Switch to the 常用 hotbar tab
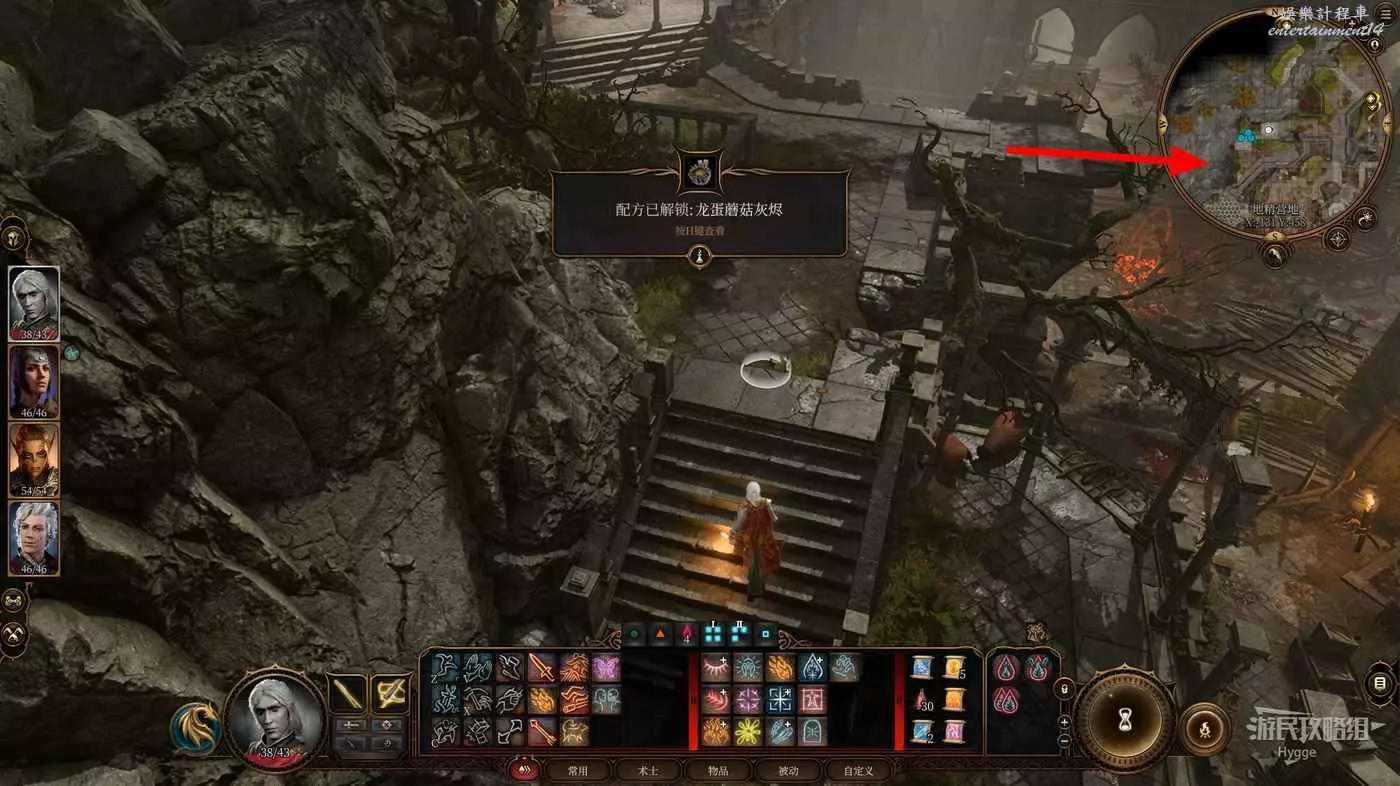This screenshot has width=1400, height=786. 577,771
